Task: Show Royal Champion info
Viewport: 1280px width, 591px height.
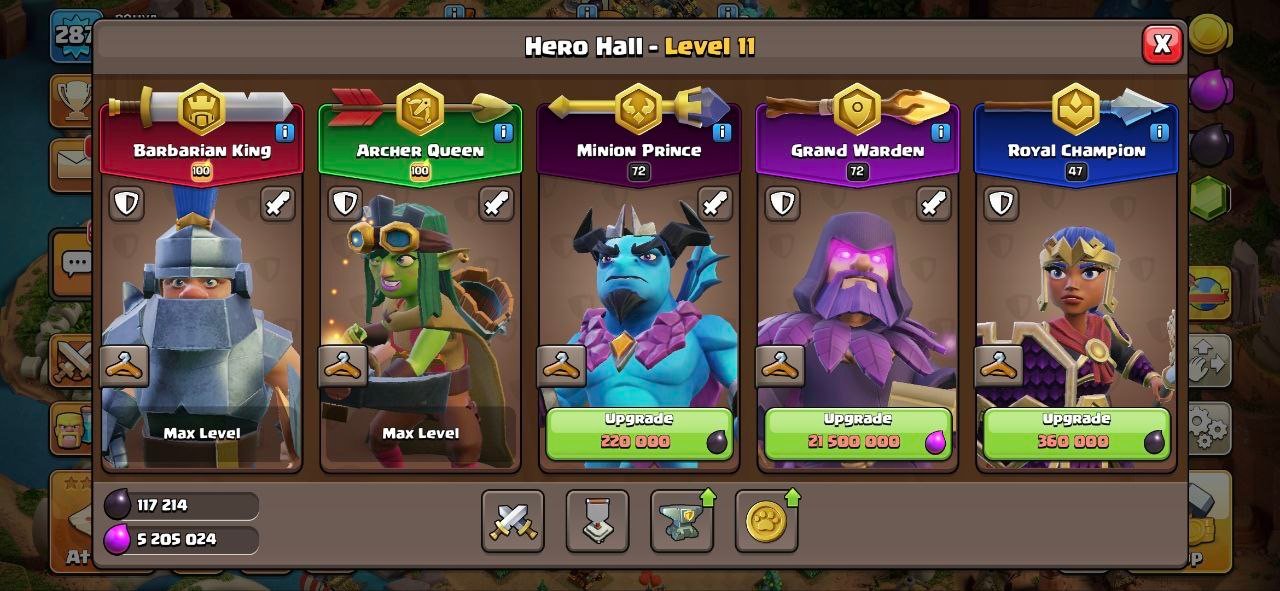Action: pyautogui.click(x=1159, y=132)
